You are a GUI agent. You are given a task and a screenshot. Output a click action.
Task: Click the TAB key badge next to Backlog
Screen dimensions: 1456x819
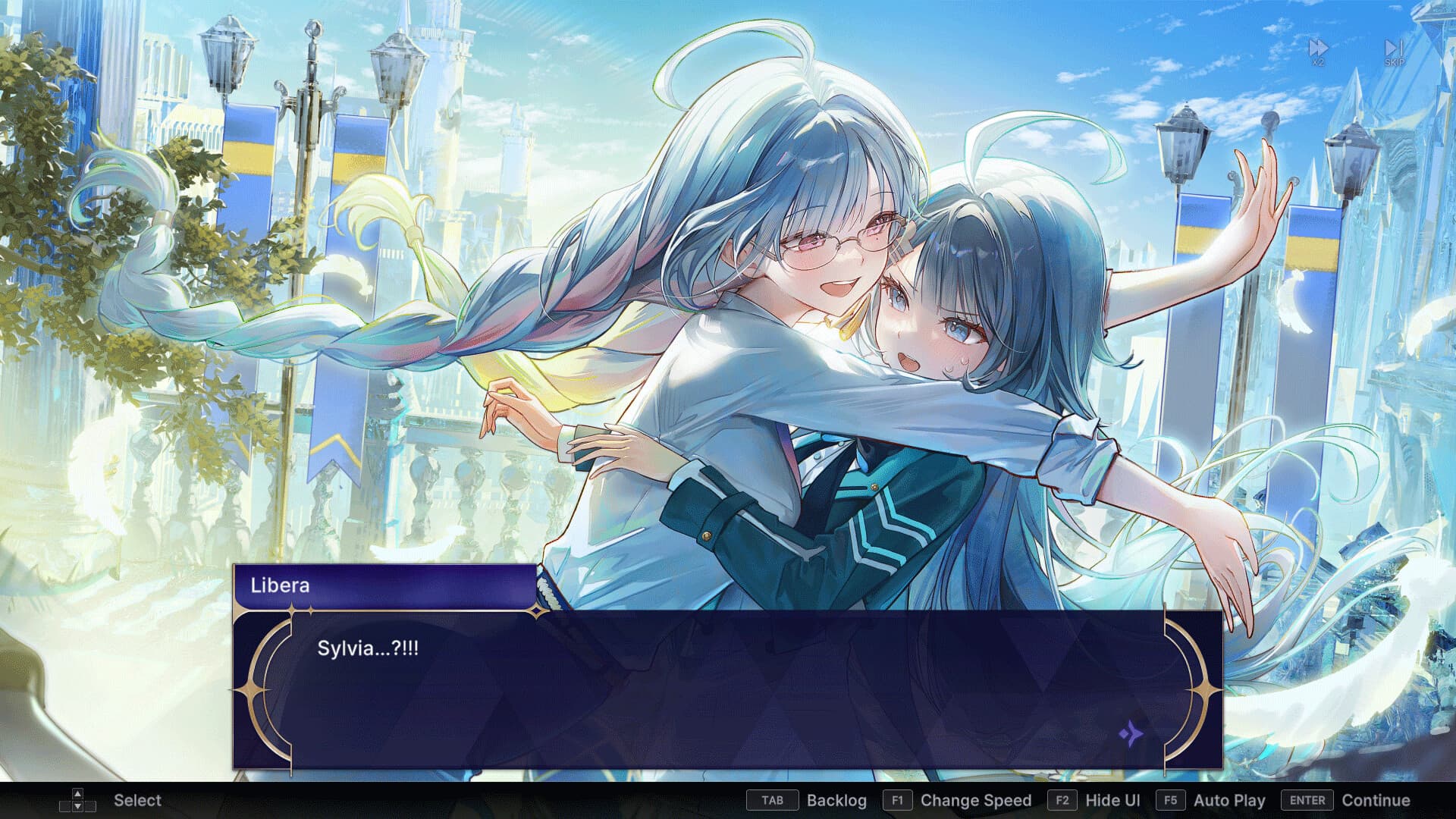click(x=771, y=800)
